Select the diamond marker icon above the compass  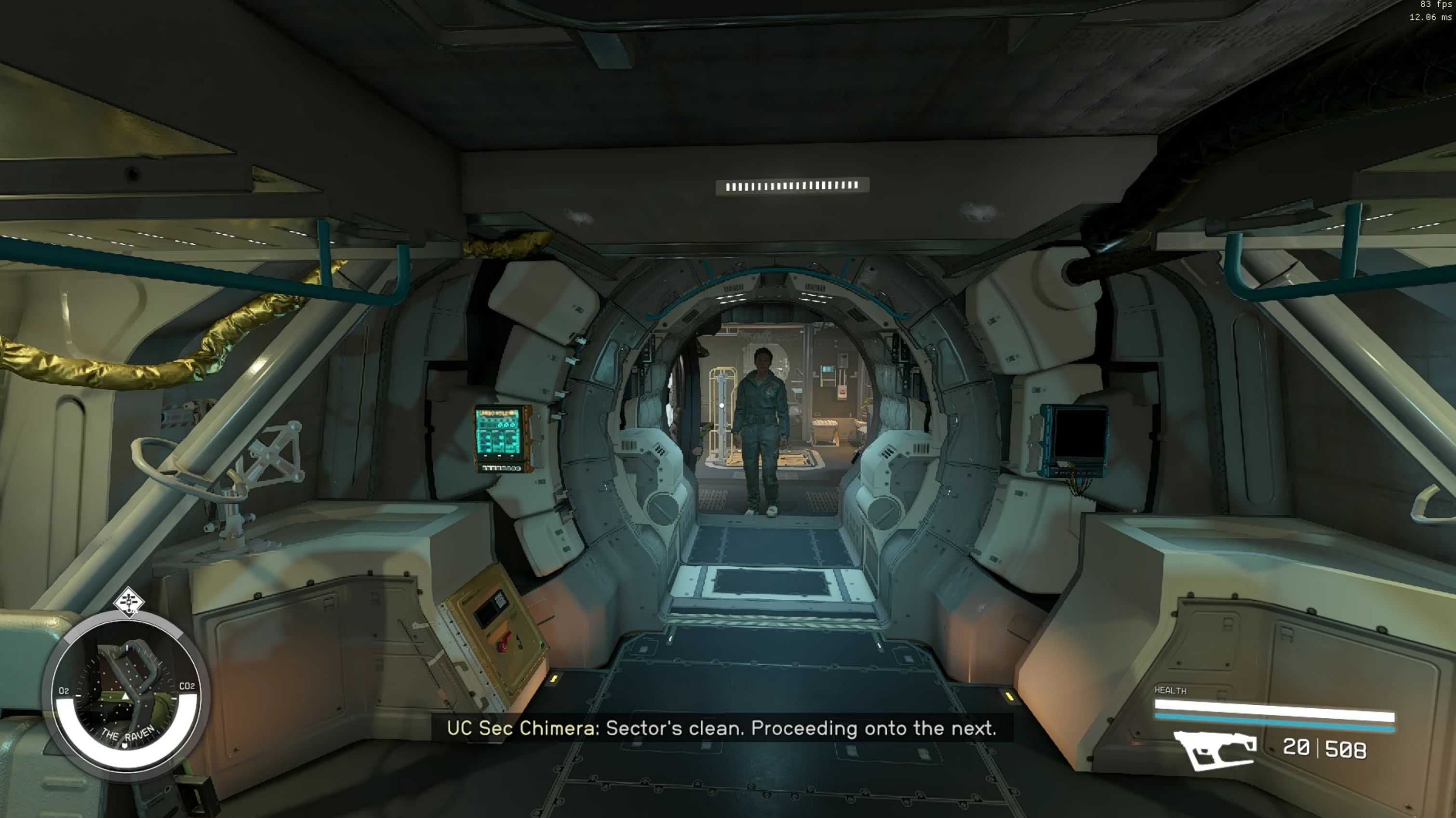tap(129, 602)
